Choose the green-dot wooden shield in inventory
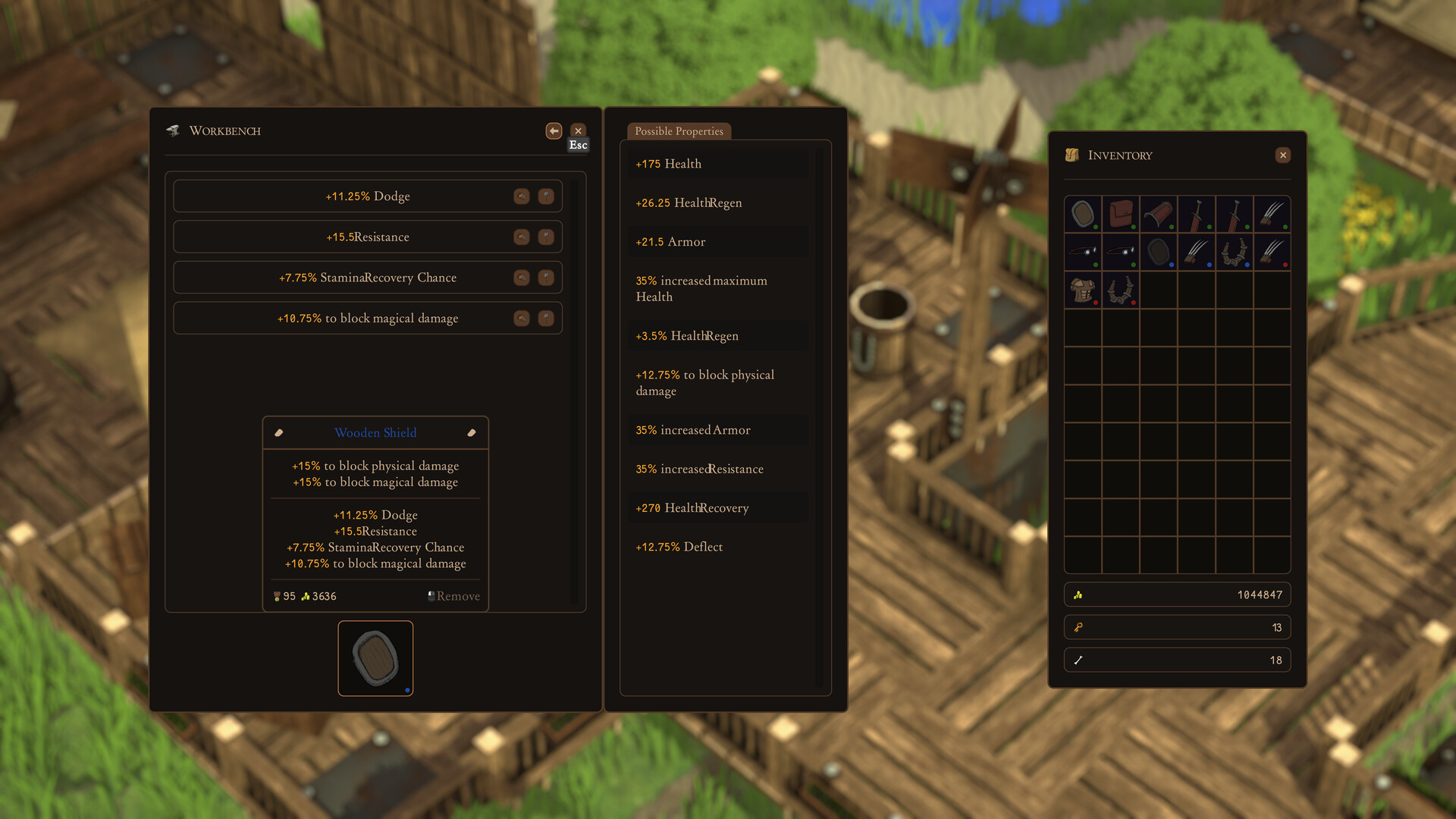This screenshot has height=819, width=1456. [1083, 214]
